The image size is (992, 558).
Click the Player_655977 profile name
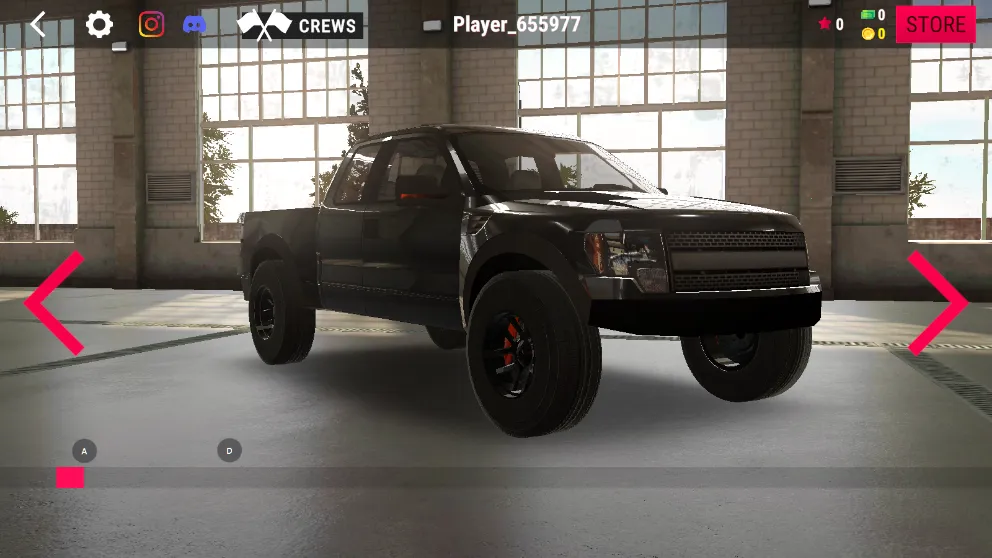point(516,25)
